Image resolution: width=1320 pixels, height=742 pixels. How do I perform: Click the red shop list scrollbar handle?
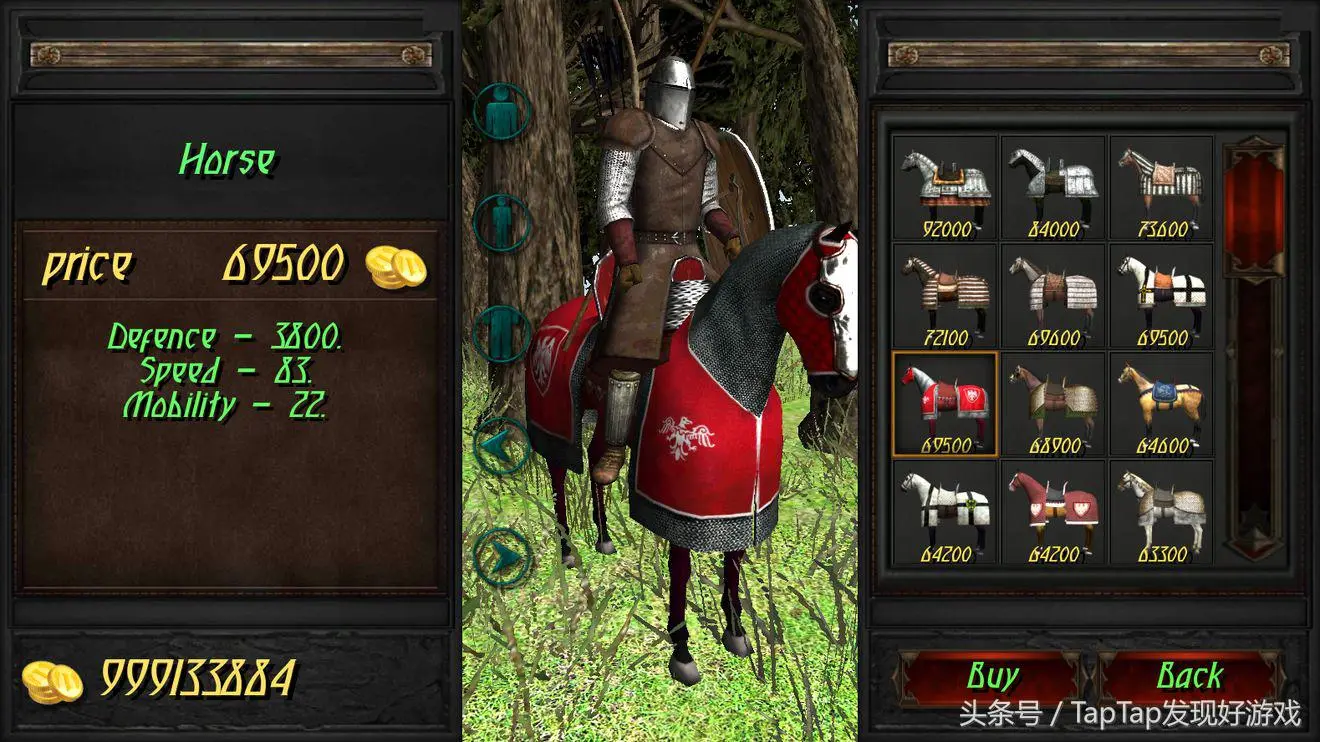click(x=1254, y=210)
